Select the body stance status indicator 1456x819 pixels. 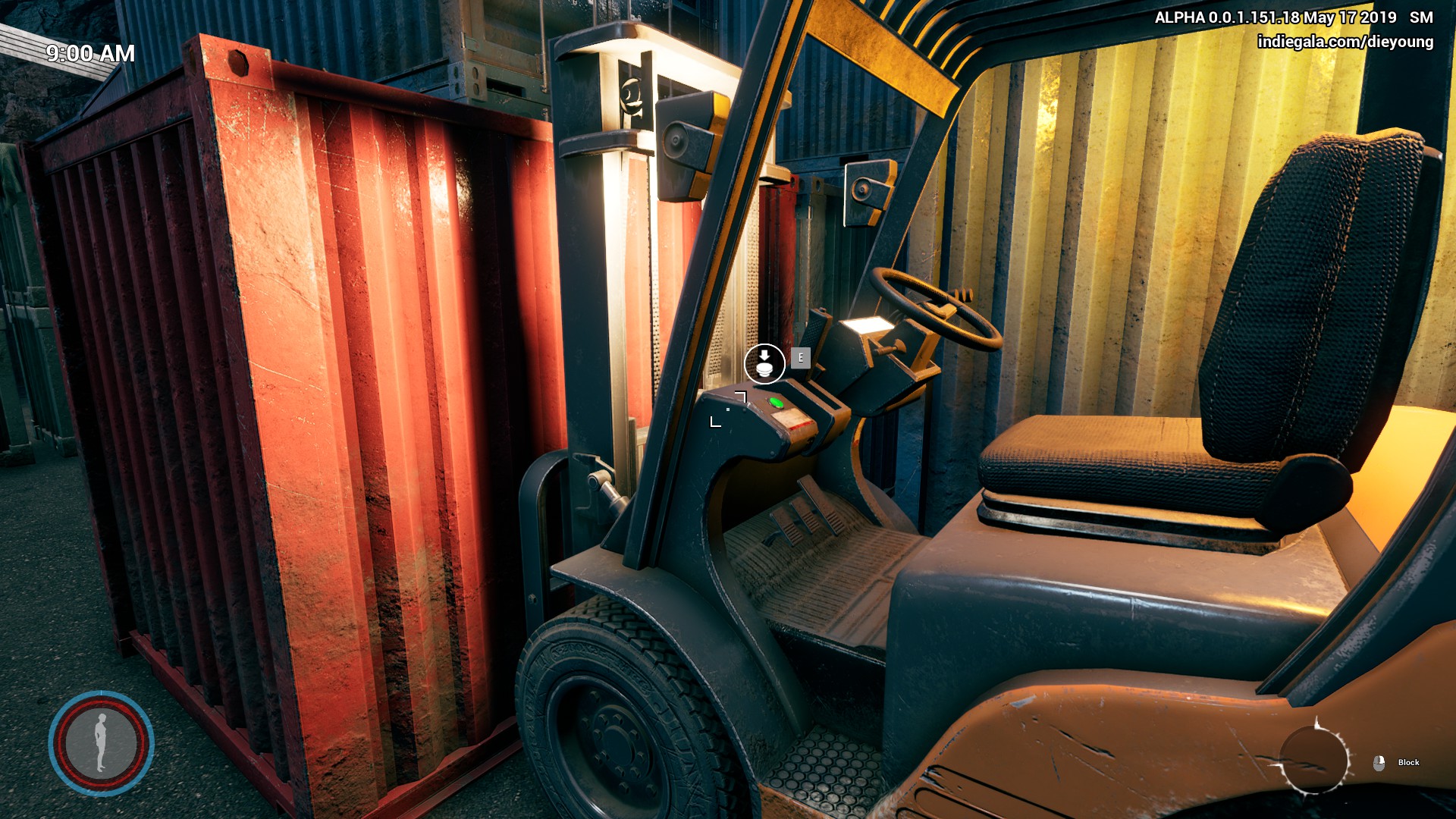[x=101, y=742]
